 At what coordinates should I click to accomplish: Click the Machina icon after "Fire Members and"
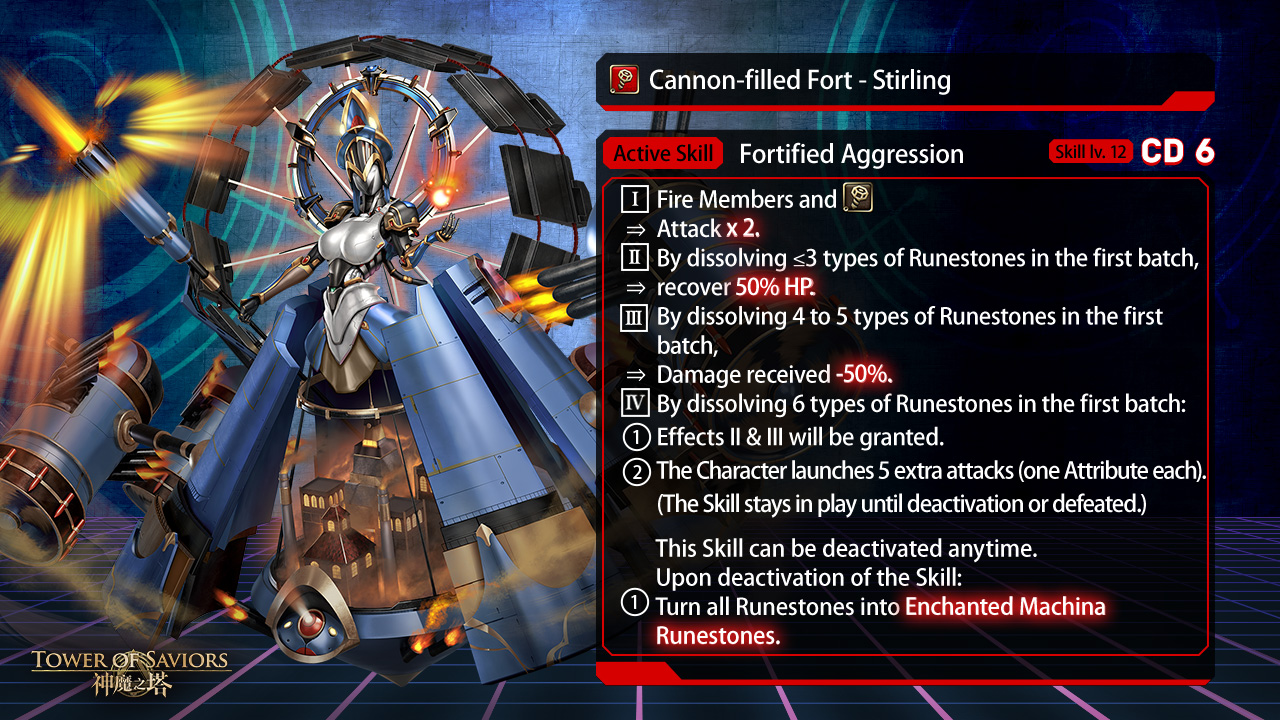(x=858, y=197)
